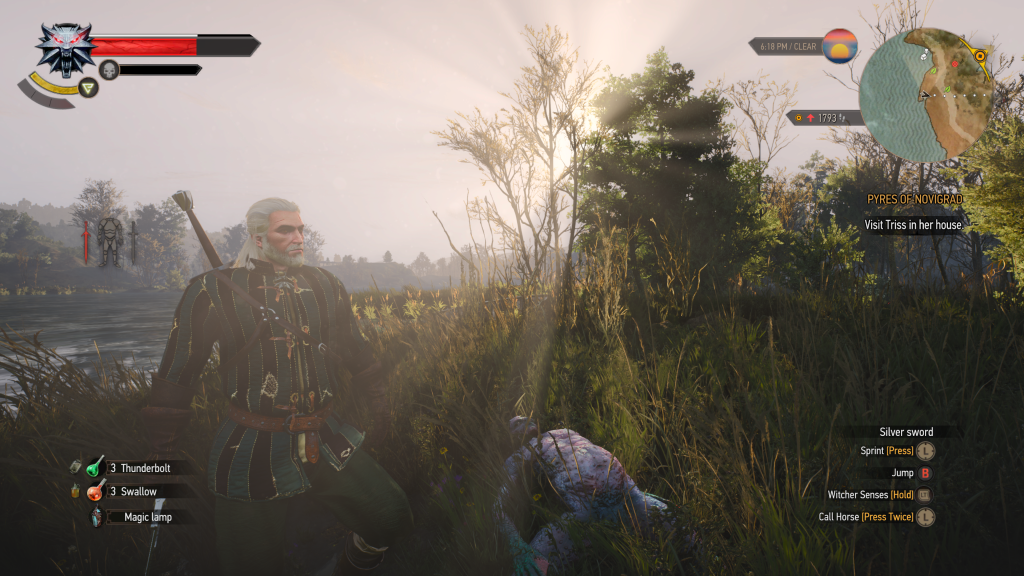Image resolution: width=1024 pixels, height=576 pixels.
Task: Click the wolf medallion icon
Action: [65, 48]
